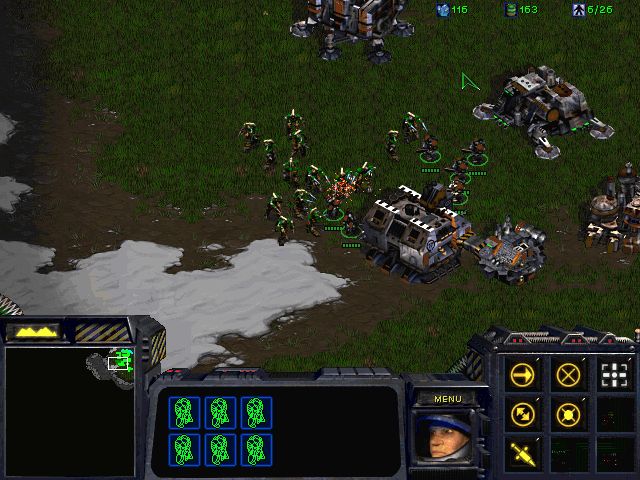The width and height of the screenshot is (640, 480).
Task: Activate the Patrol command icon
Action: [522, 413]
